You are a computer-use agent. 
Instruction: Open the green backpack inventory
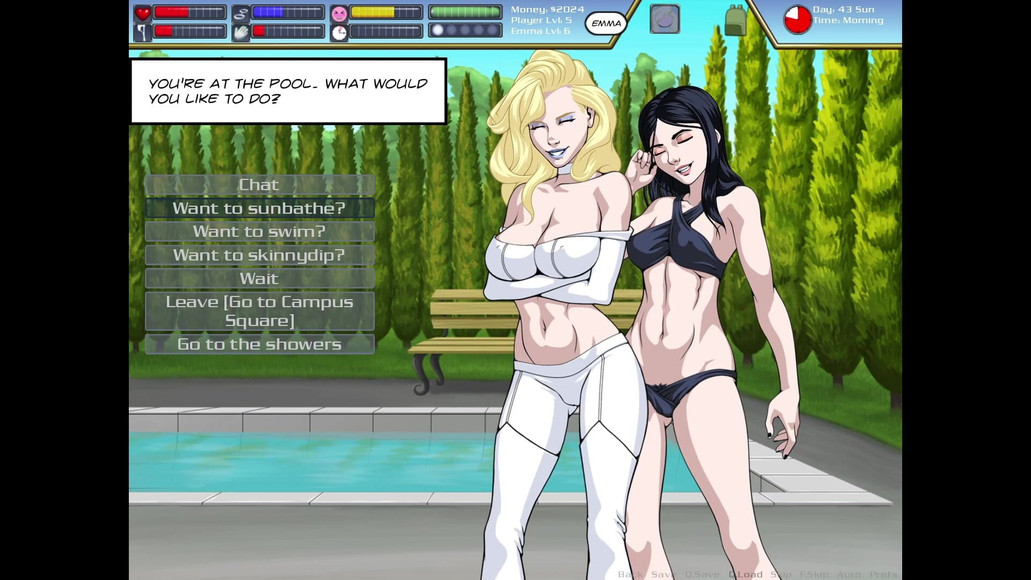[x=736, y=20]
